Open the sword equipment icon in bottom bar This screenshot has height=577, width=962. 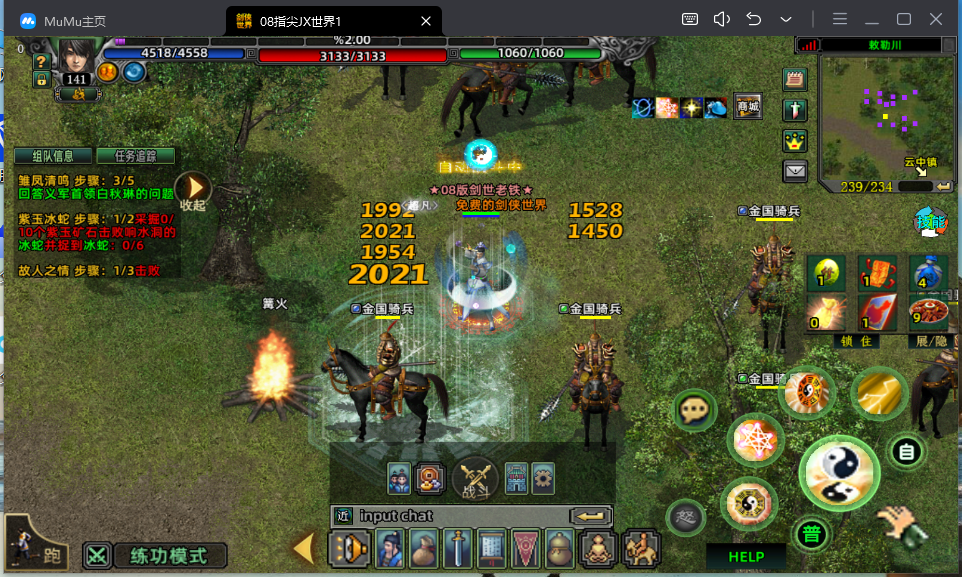(458, 549)
